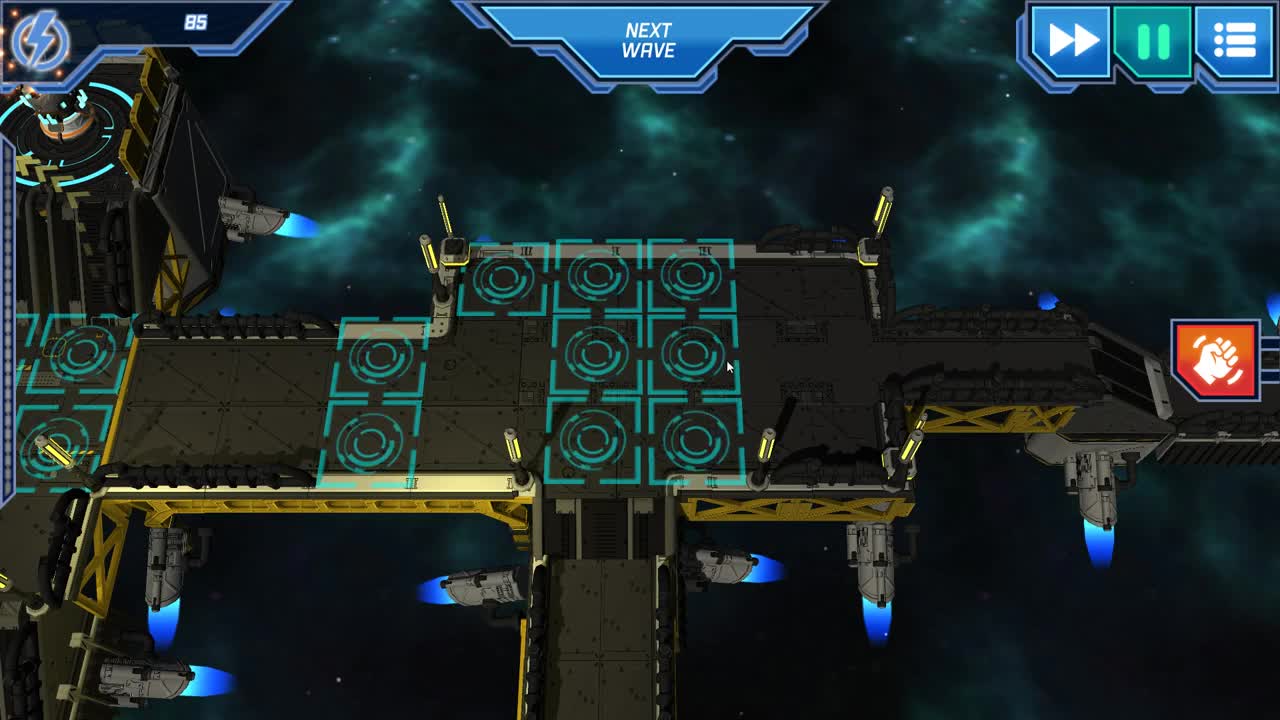Image resolution: width=1280 pixels, height=720 pixels.
Task: Pause the game
Action: point(1151,41)
